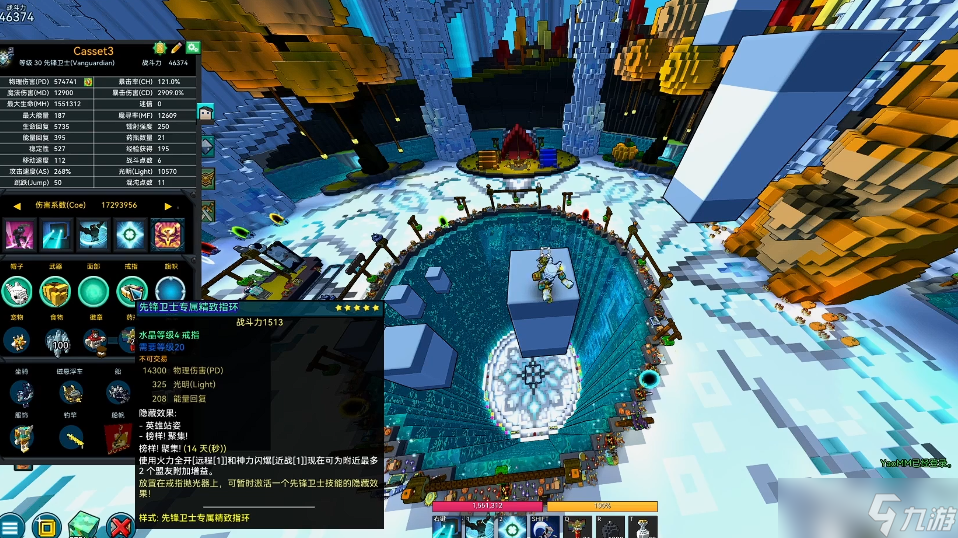Select the golden winged emblem ability icon
The image size is (958, 538).
(165, 235)
